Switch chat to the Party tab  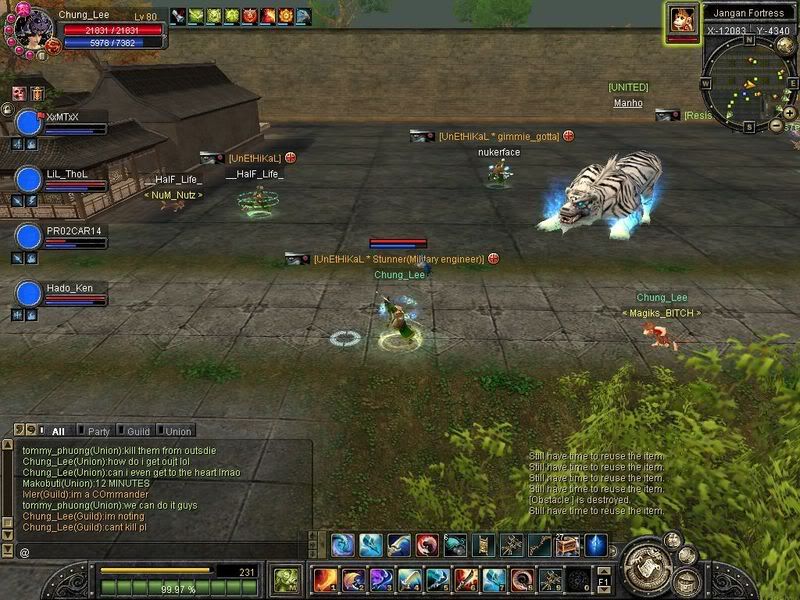[99, 431]
